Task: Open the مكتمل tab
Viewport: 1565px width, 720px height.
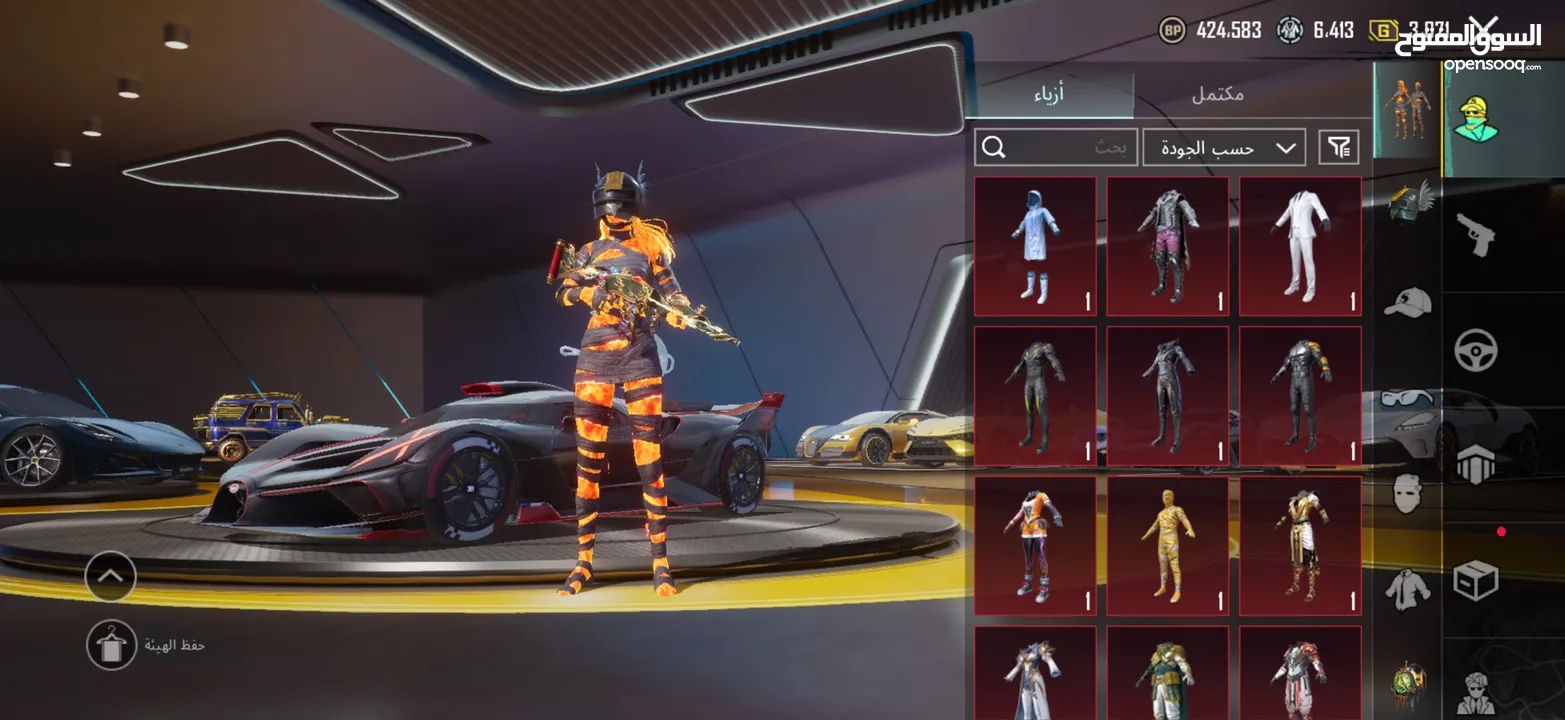Action: pos(1217,95)
